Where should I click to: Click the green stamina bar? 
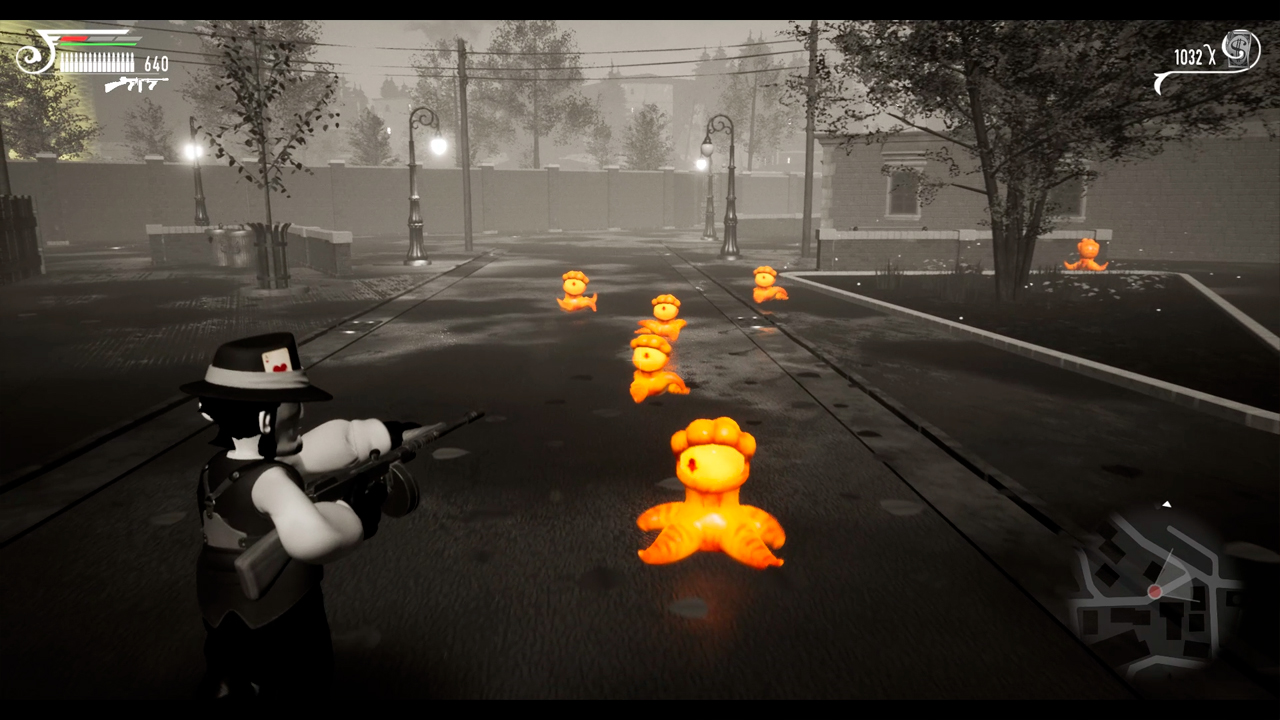pos(98,44)
